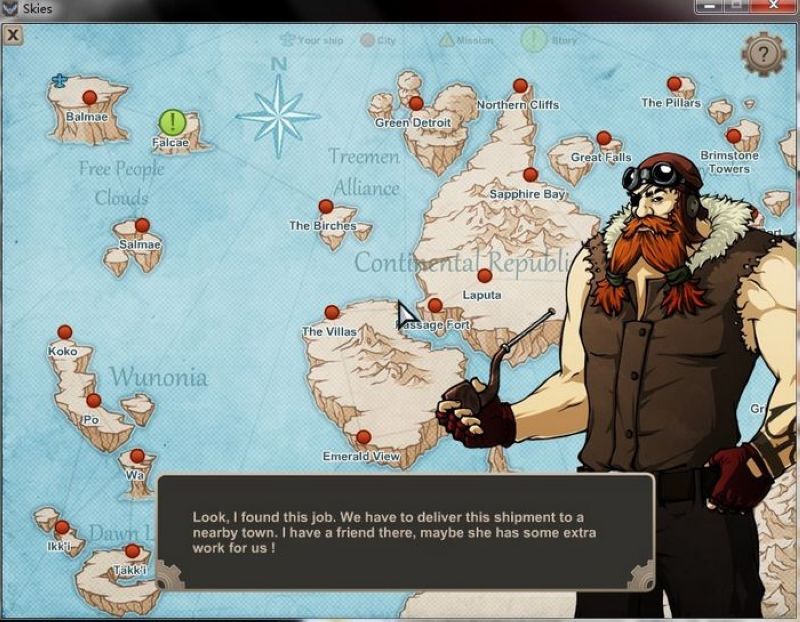Select The Pillars city marker

point(674,84)
